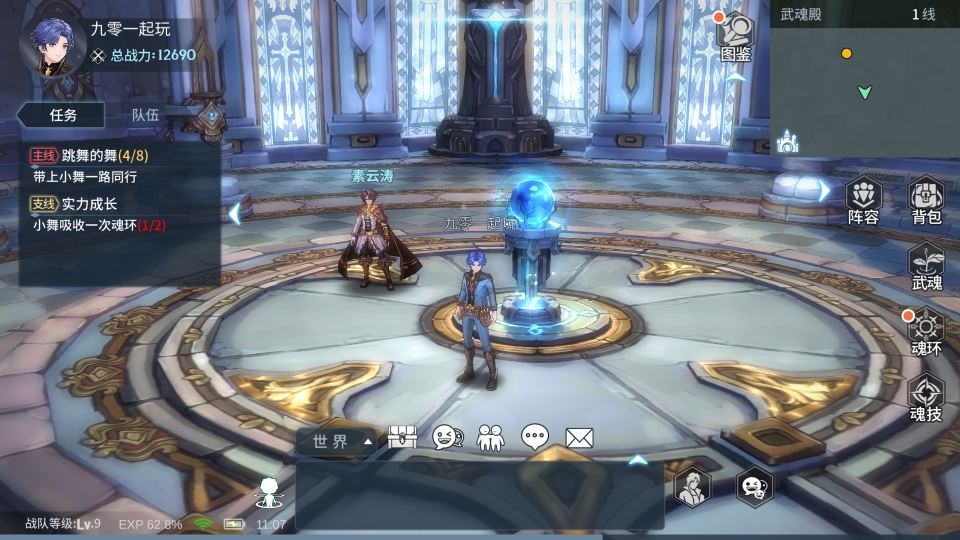
Task: Open the friends icon with two figures
Action: tap(490, 437)
